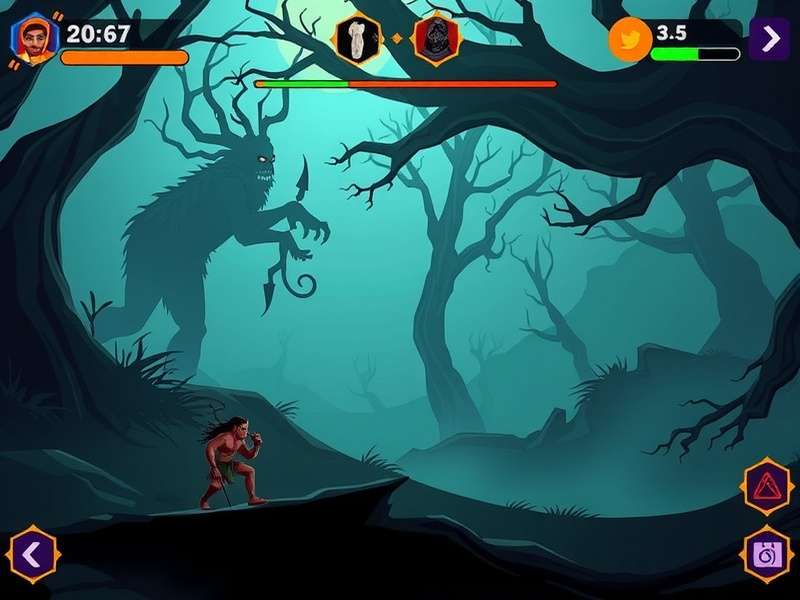Use the purple swirl ability button
Image resolution: width=800 pixels, height=600 pixels.
[767, 553]
